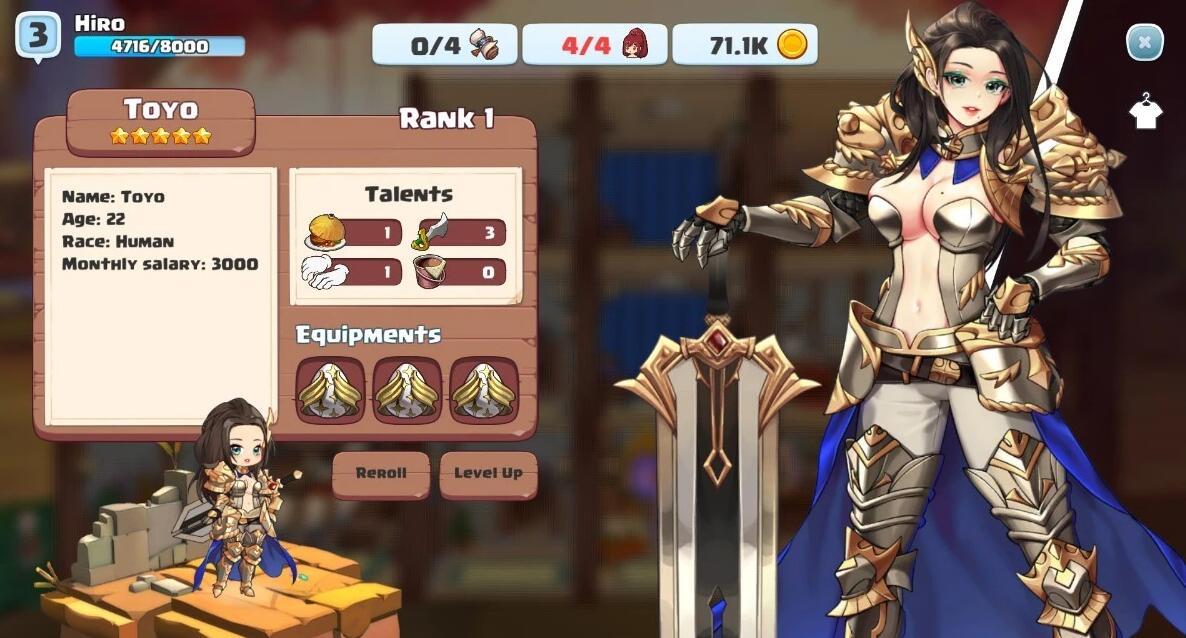This screenshot has width=1186, height=638.
Task: Select the sword combat talent
Action: click(435, 233)
